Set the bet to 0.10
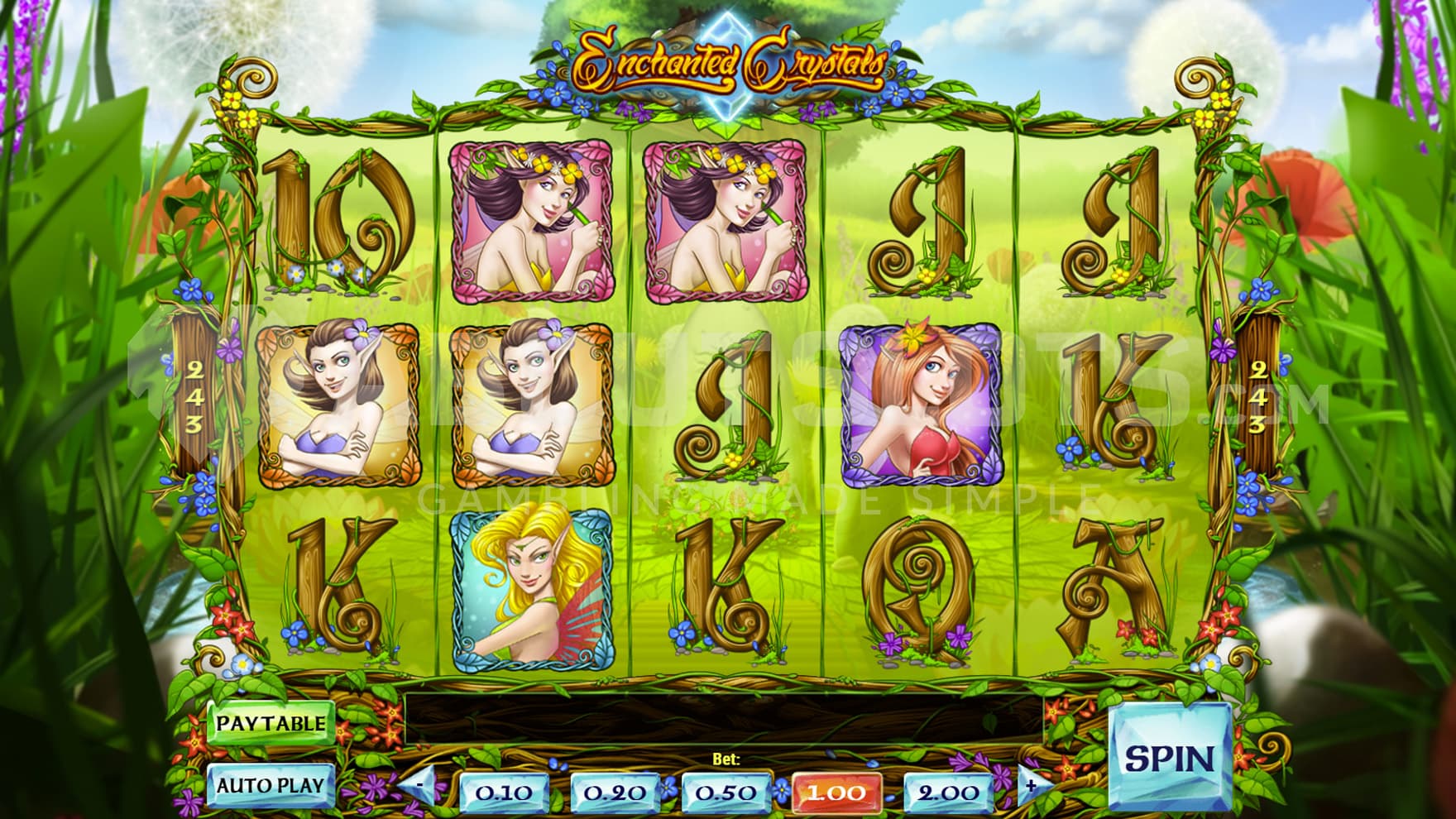The image size is (1456, 819). (505, 792)
